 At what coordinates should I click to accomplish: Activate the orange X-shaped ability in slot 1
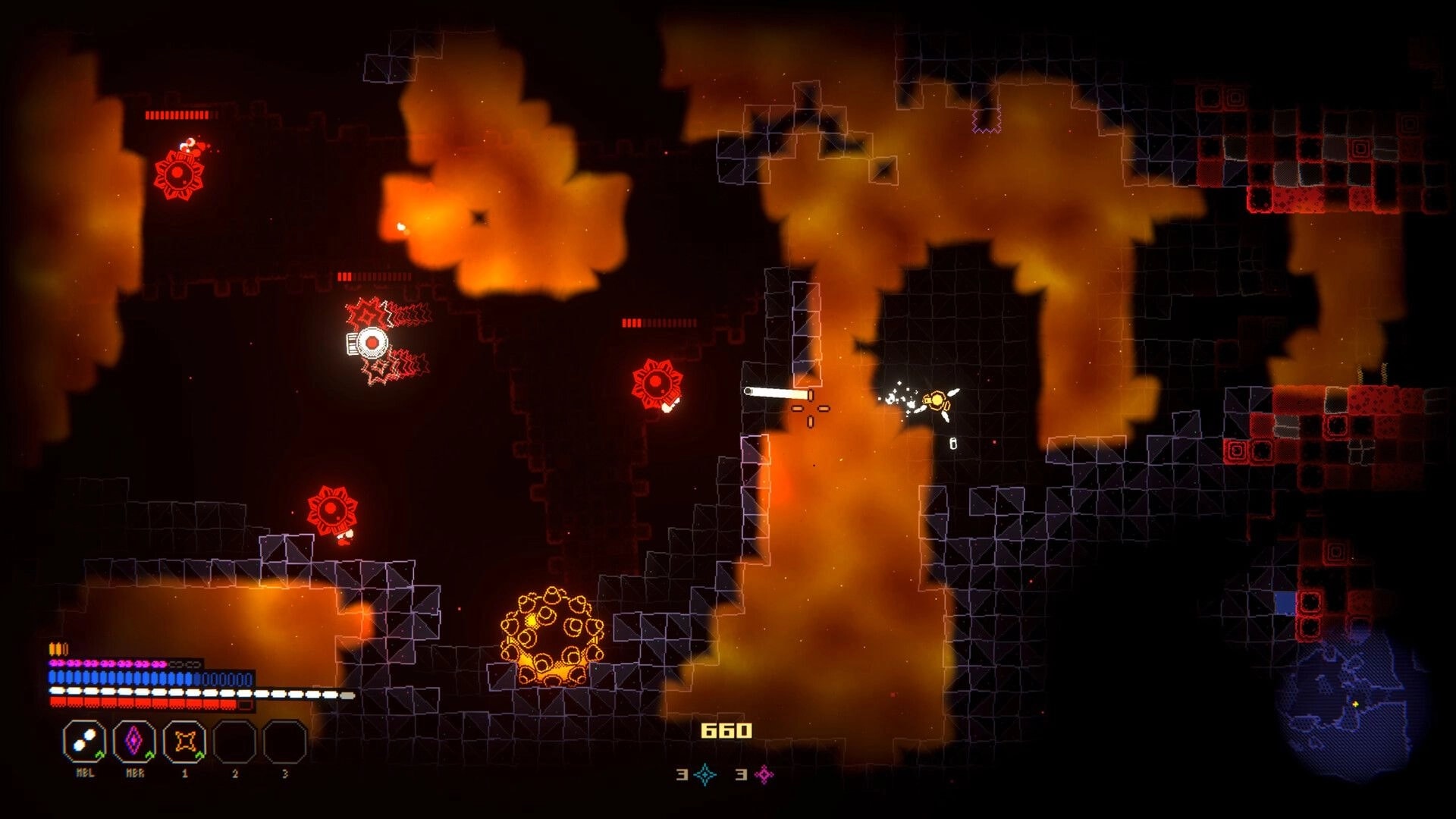(185, 741)
